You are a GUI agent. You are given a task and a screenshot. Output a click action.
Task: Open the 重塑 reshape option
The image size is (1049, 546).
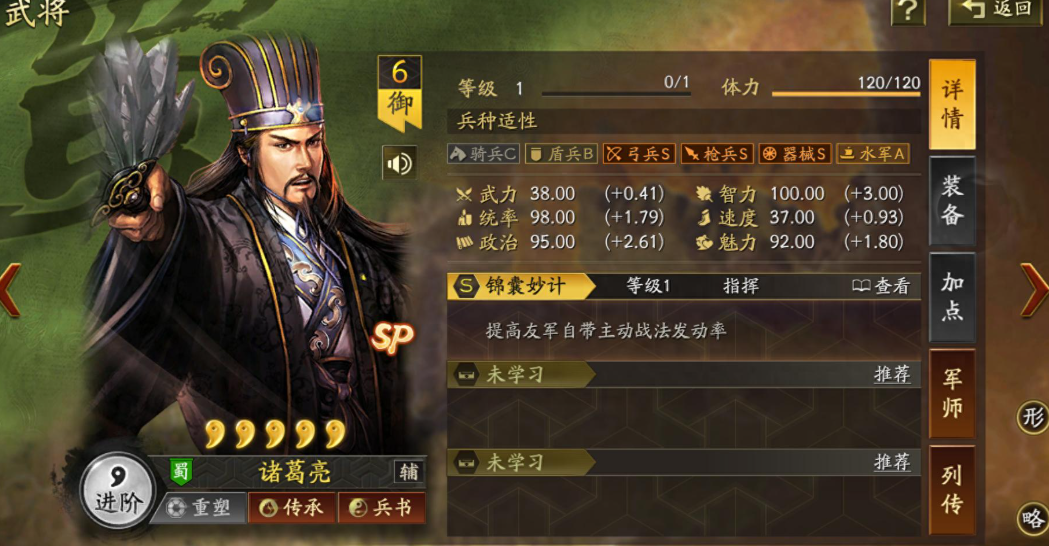200,508
